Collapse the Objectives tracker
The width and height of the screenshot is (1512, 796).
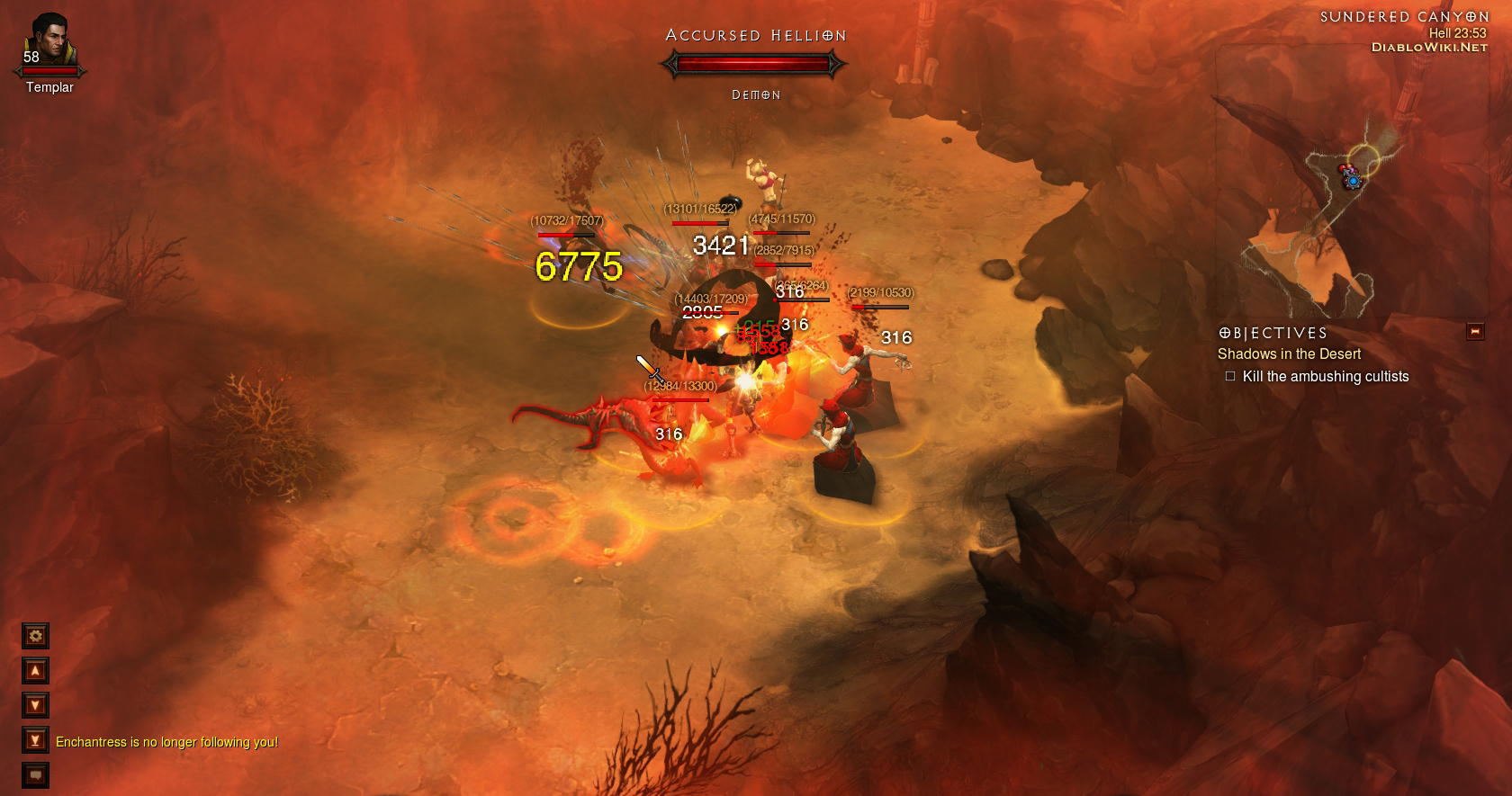pyautogui.click(x=1475, y=332)
